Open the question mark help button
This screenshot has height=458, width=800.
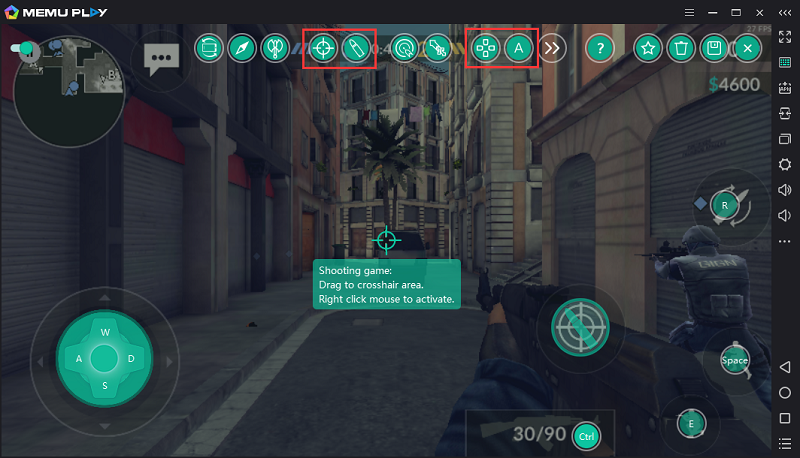599,47
